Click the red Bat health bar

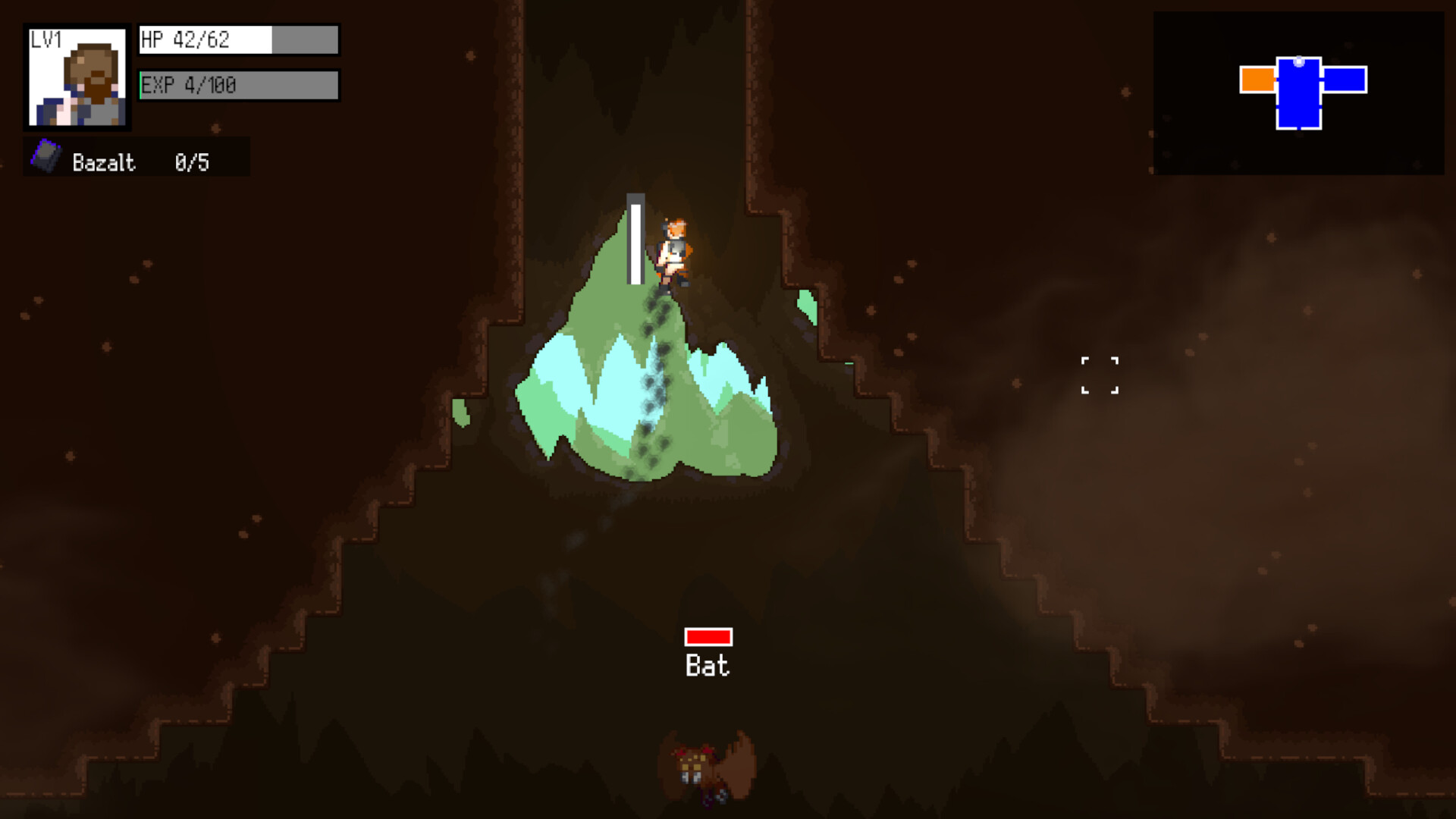pos(709,637)
